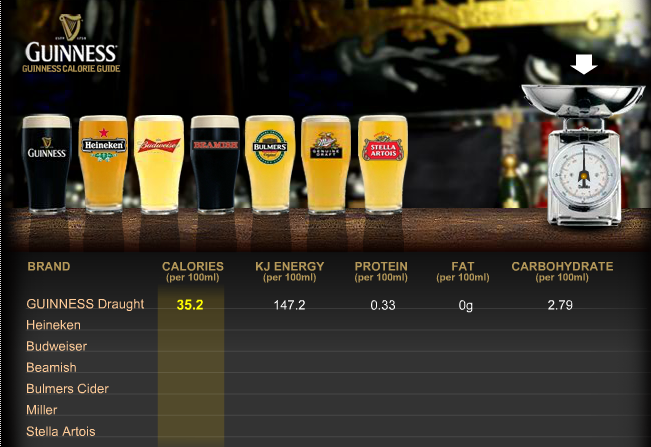
Task: Select the Beamish row in the table
Action: pos(52,367)
